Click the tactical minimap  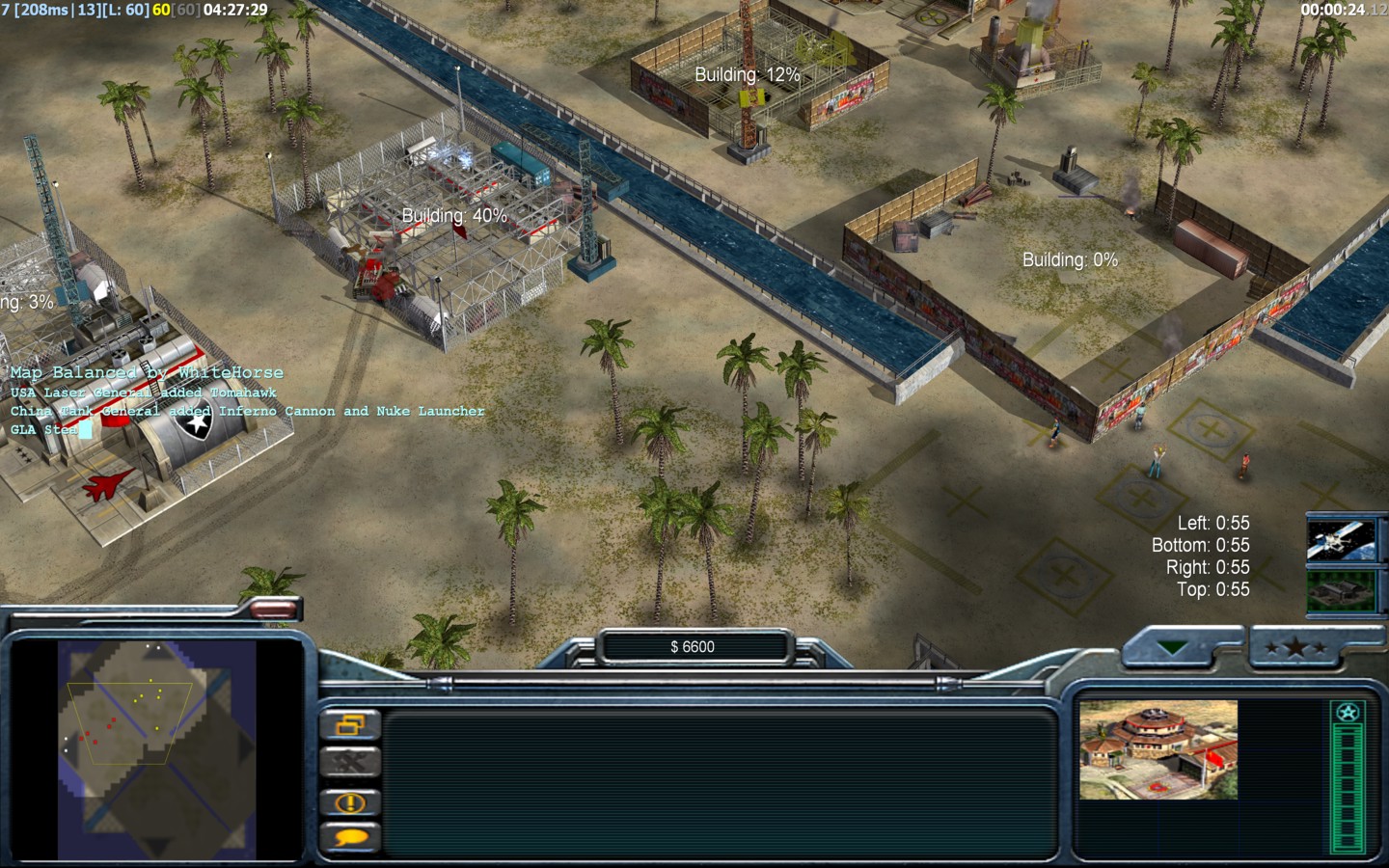(156, 748)
